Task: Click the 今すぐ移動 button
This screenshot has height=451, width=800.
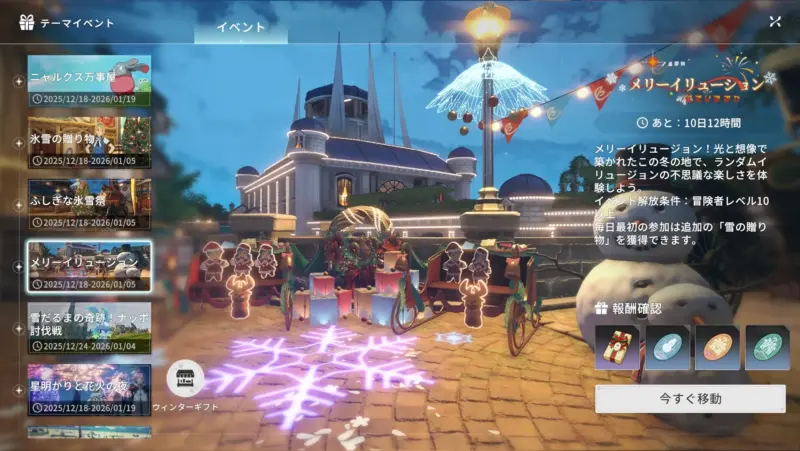Action: pyautogui.click(x=690, y=399)
